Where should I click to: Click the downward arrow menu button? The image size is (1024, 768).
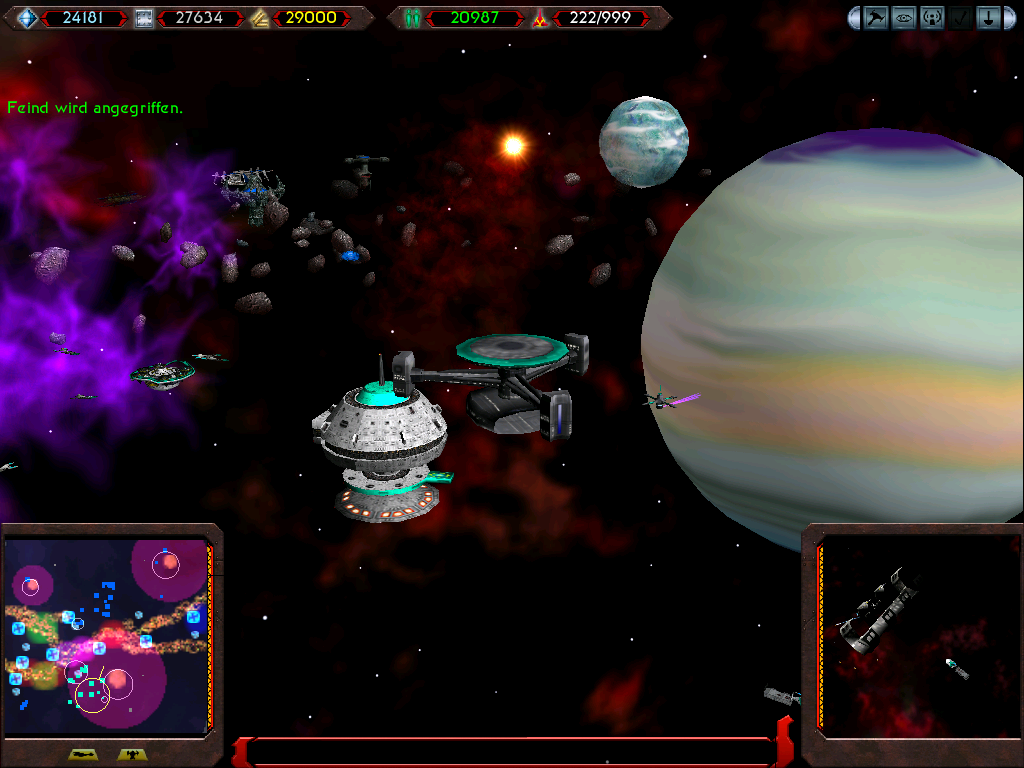click(x=988, y=18)
